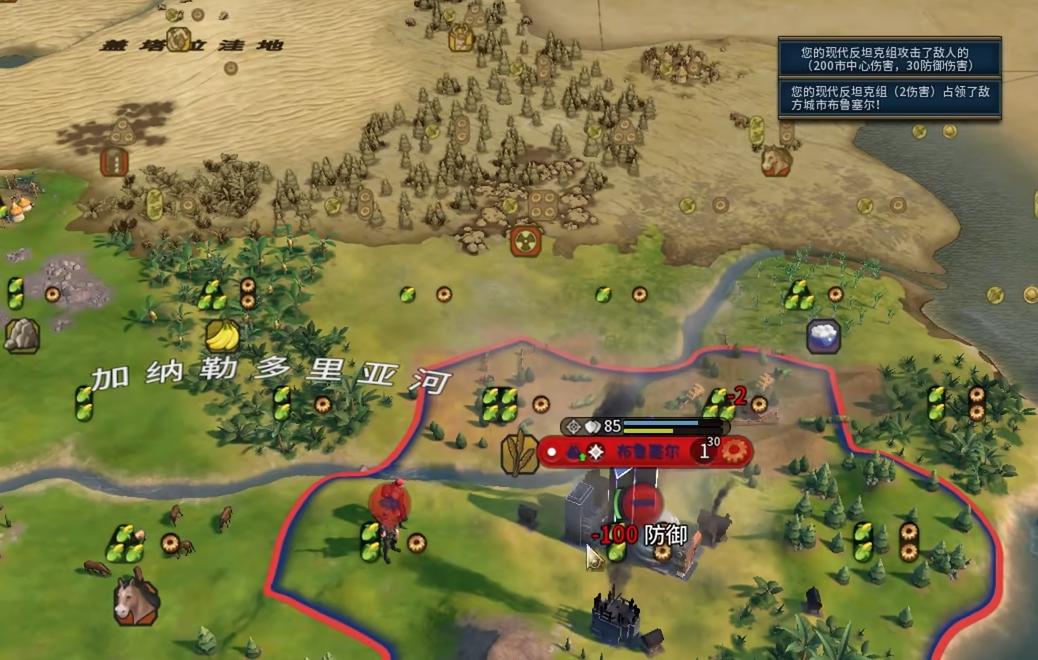The image size is (1038, 660).
Task: Click the message about attacking the city center
Action: click(889, 59)
